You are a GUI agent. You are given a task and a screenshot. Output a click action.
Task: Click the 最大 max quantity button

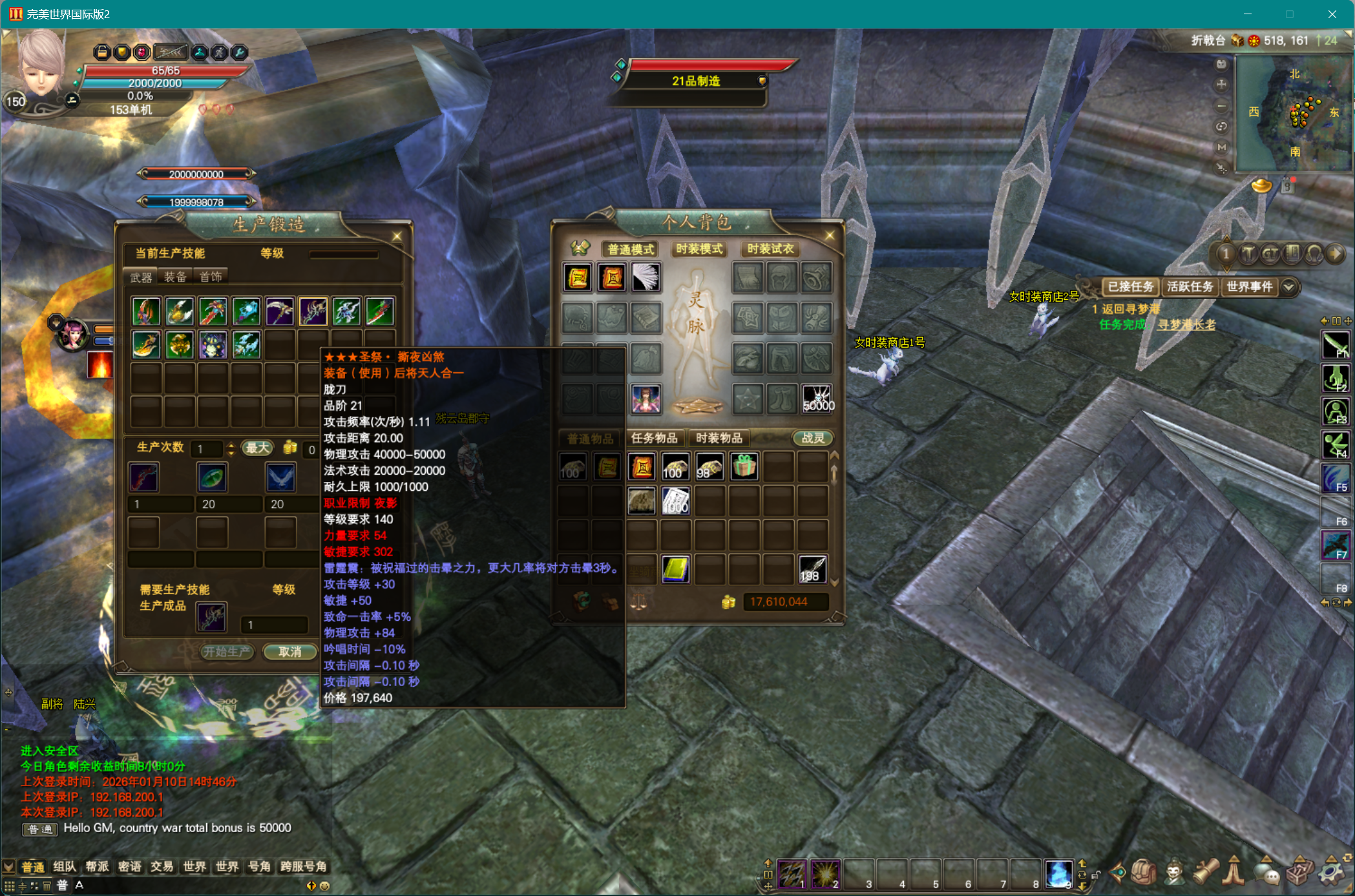(x=257, y=448)
